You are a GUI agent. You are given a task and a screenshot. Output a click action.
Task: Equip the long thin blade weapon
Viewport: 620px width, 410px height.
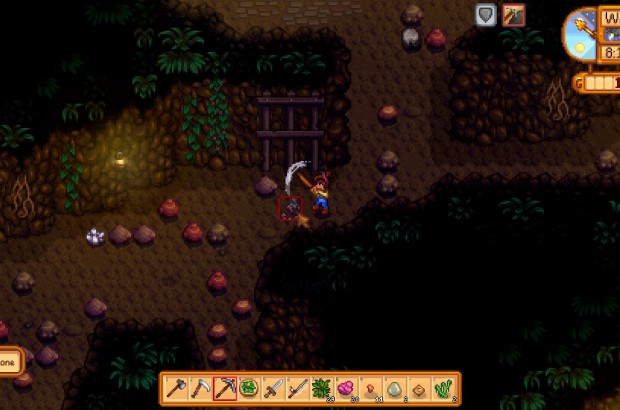[x=297, y=387]
